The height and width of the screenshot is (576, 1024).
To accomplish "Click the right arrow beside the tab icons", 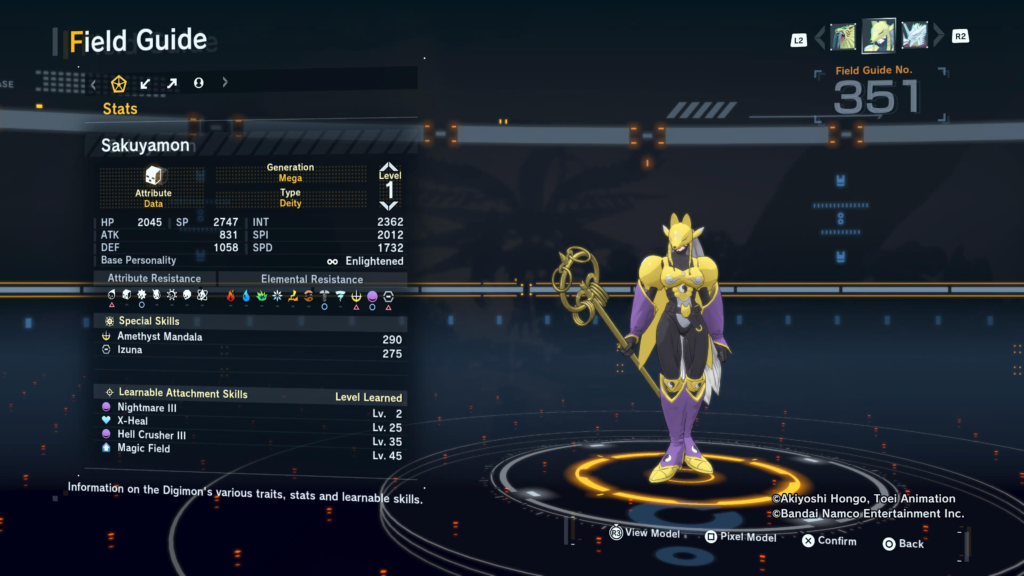I will (x=225, y=83).
